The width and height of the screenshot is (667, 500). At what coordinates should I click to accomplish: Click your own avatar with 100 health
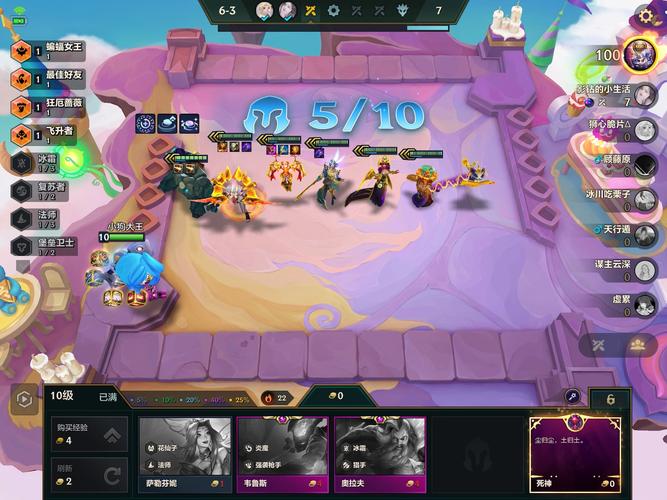638,54
